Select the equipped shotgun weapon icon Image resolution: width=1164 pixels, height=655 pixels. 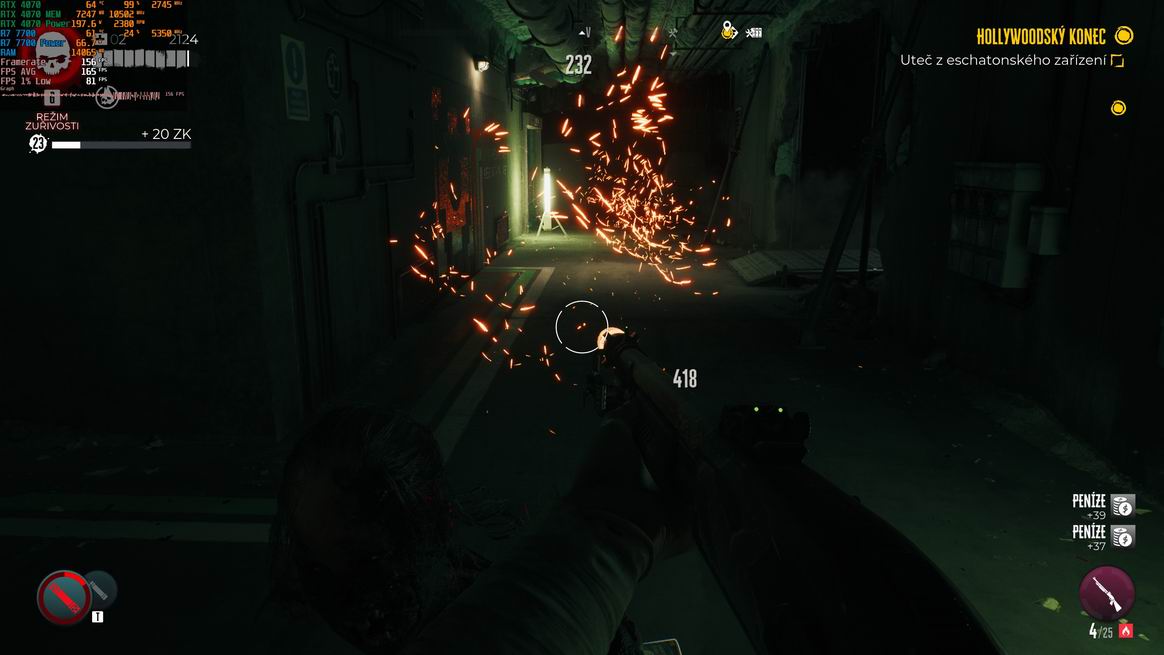[x=1107, y=592]
